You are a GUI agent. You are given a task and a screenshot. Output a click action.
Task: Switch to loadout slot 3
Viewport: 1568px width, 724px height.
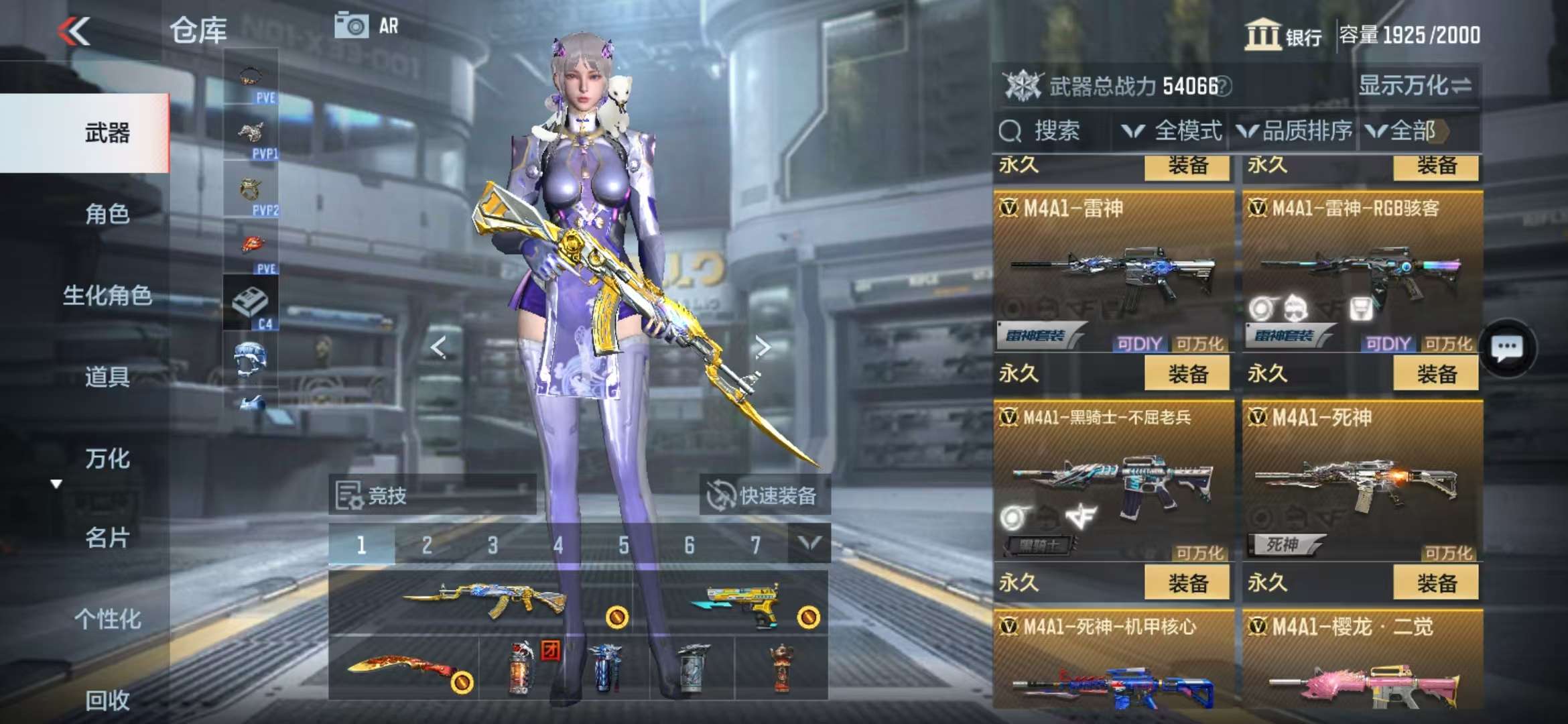pos(493,546)
